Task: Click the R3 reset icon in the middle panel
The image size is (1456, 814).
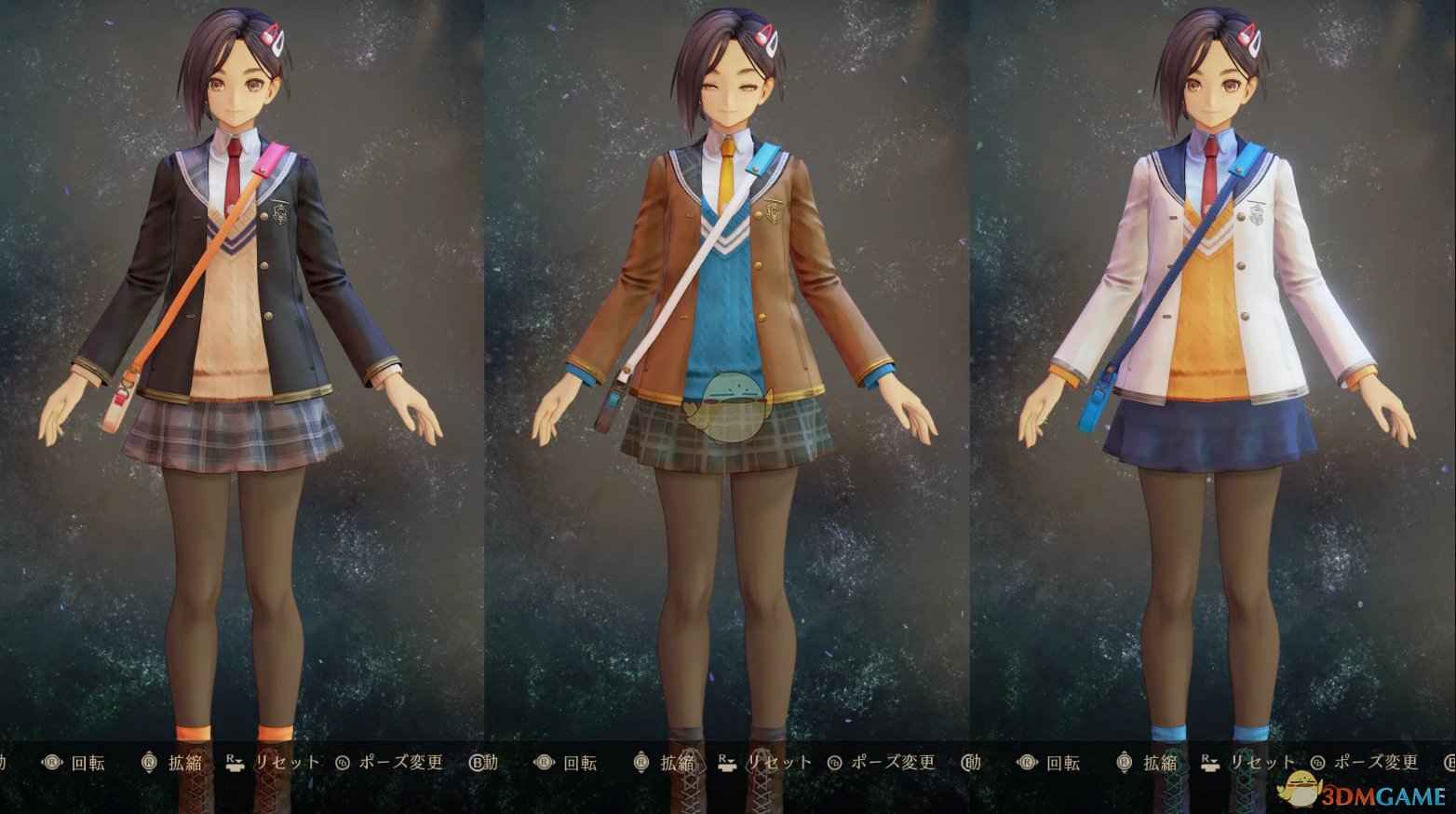Action: coord(727,762)
